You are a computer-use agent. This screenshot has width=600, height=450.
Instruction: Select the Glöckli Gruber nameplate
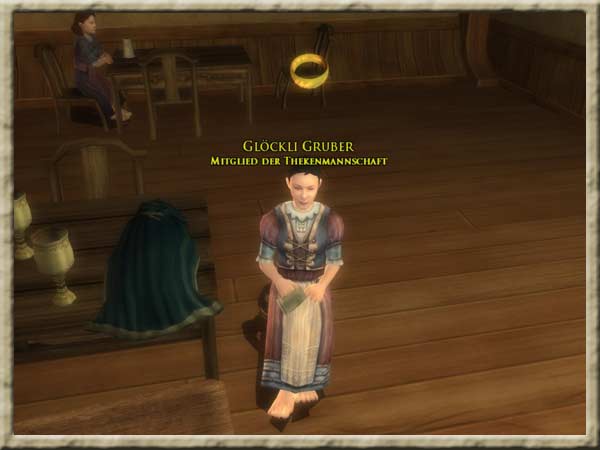coord(299,144)
